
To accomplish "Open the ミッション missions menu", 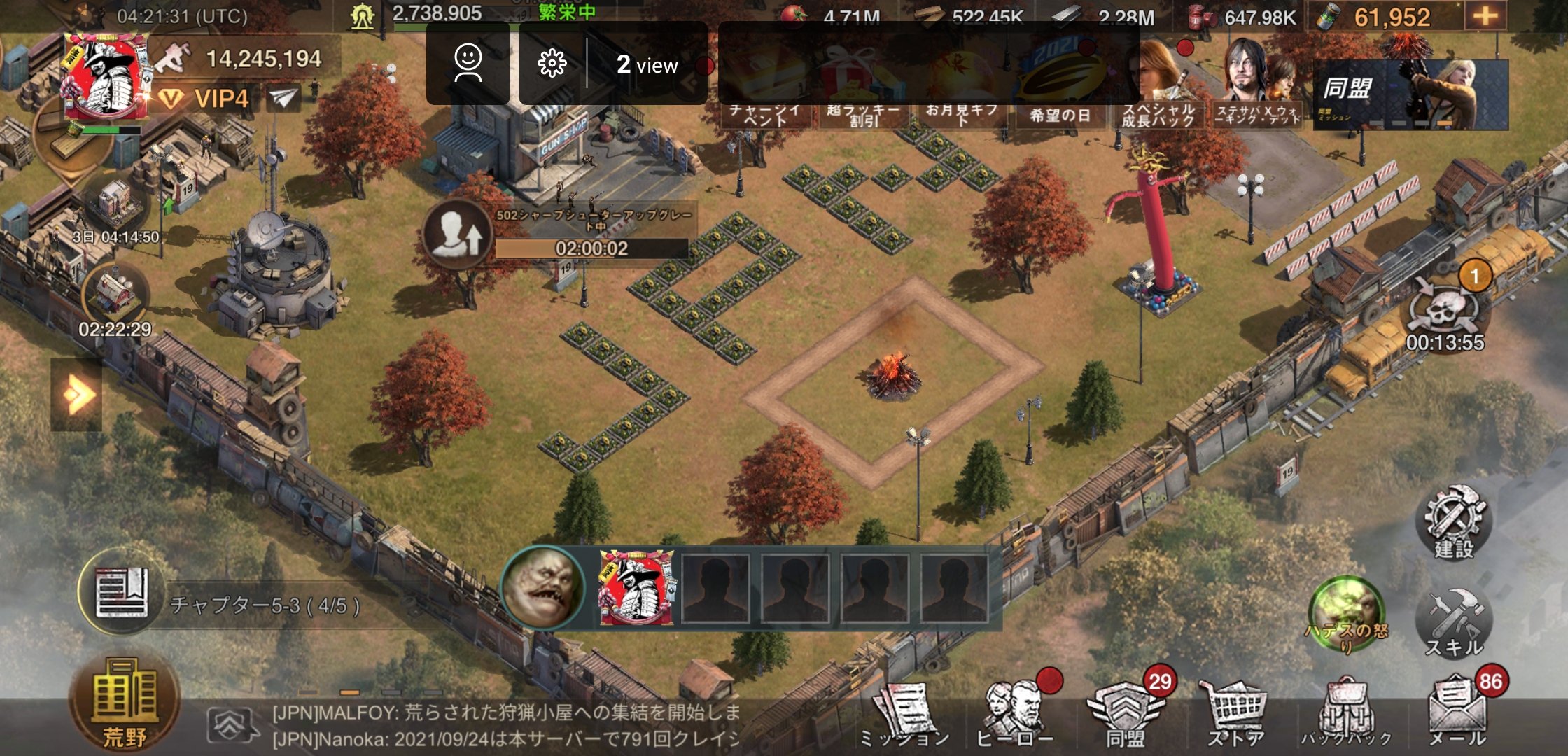I will (904, 713).
